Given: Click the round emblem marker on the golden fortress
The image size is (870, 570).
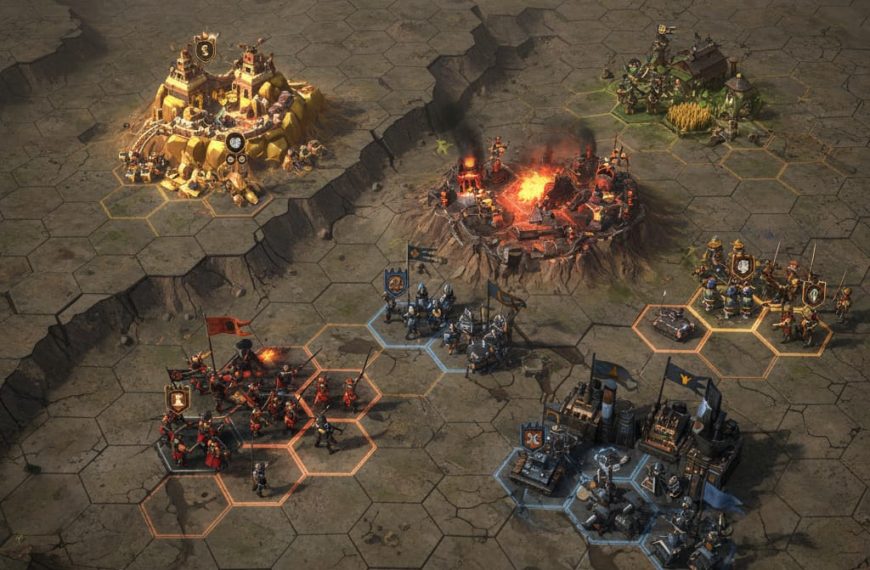Looking at the screenshot, I should click(235, 143).
